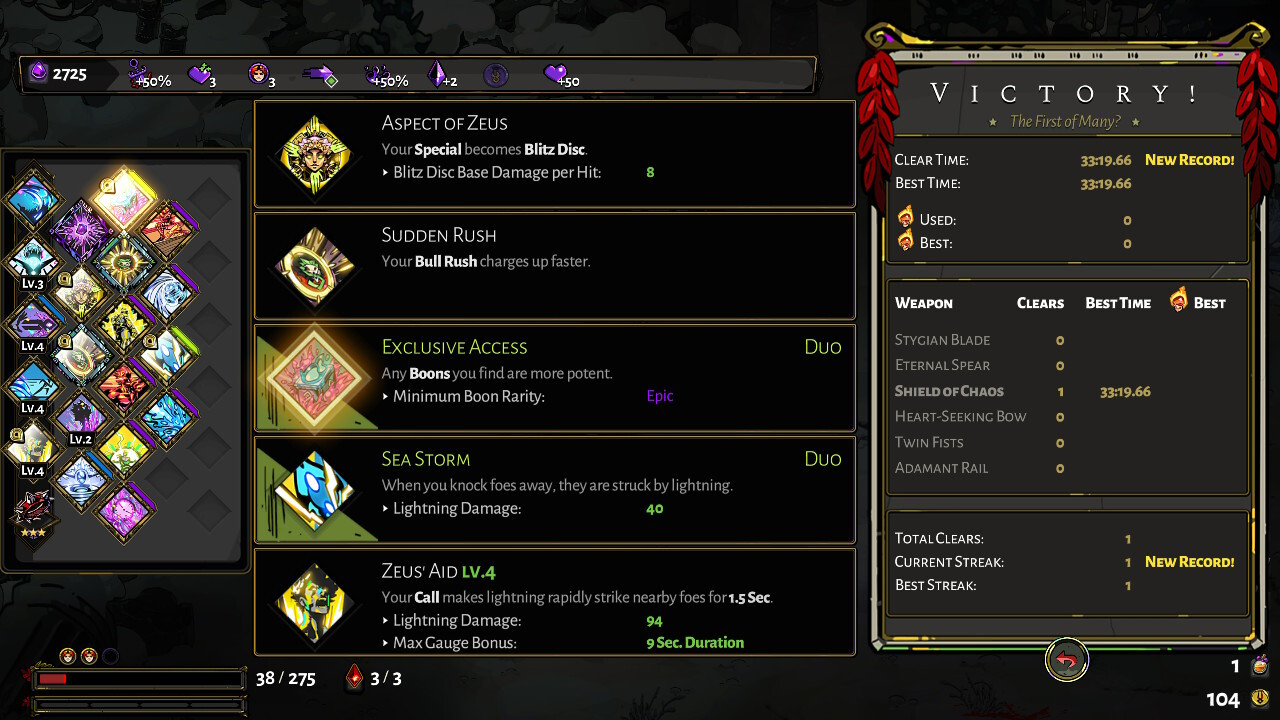The image size is (1280, 720).
Task: Select the Aspect of Zeus entry
Action: (554, 154)
